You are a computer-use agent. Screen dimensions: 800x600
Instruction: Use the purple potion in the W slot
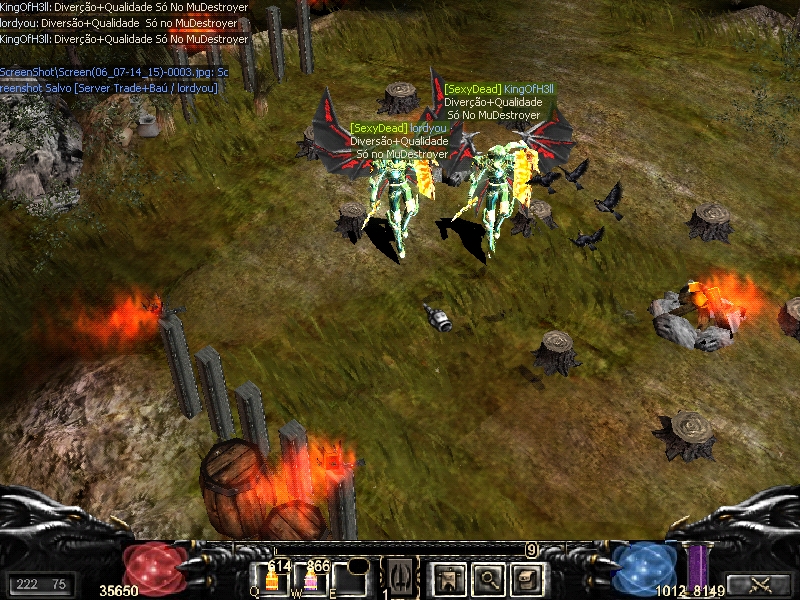click(311, 580)
